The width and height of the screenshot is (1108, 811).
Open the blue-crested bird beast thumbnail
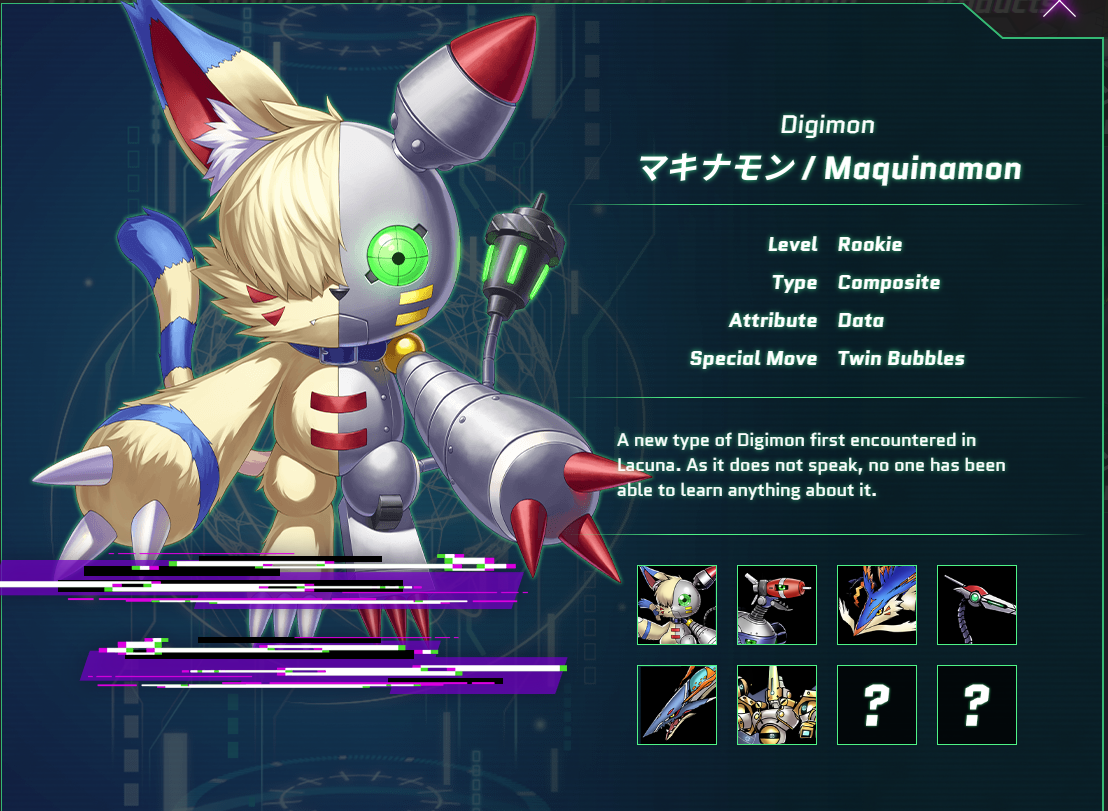[877, 605]
